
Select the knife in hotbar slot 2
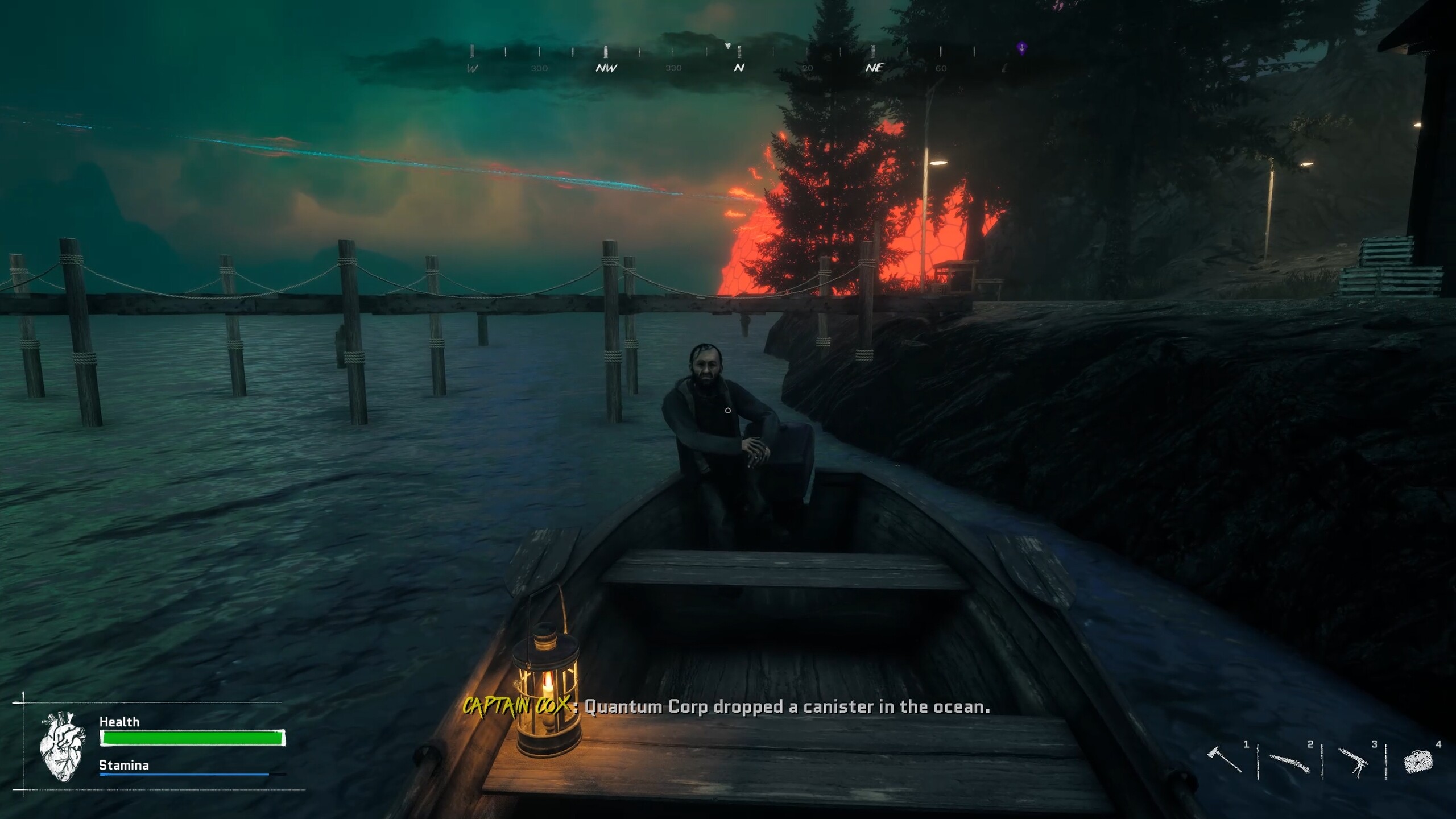[1289, 763]
